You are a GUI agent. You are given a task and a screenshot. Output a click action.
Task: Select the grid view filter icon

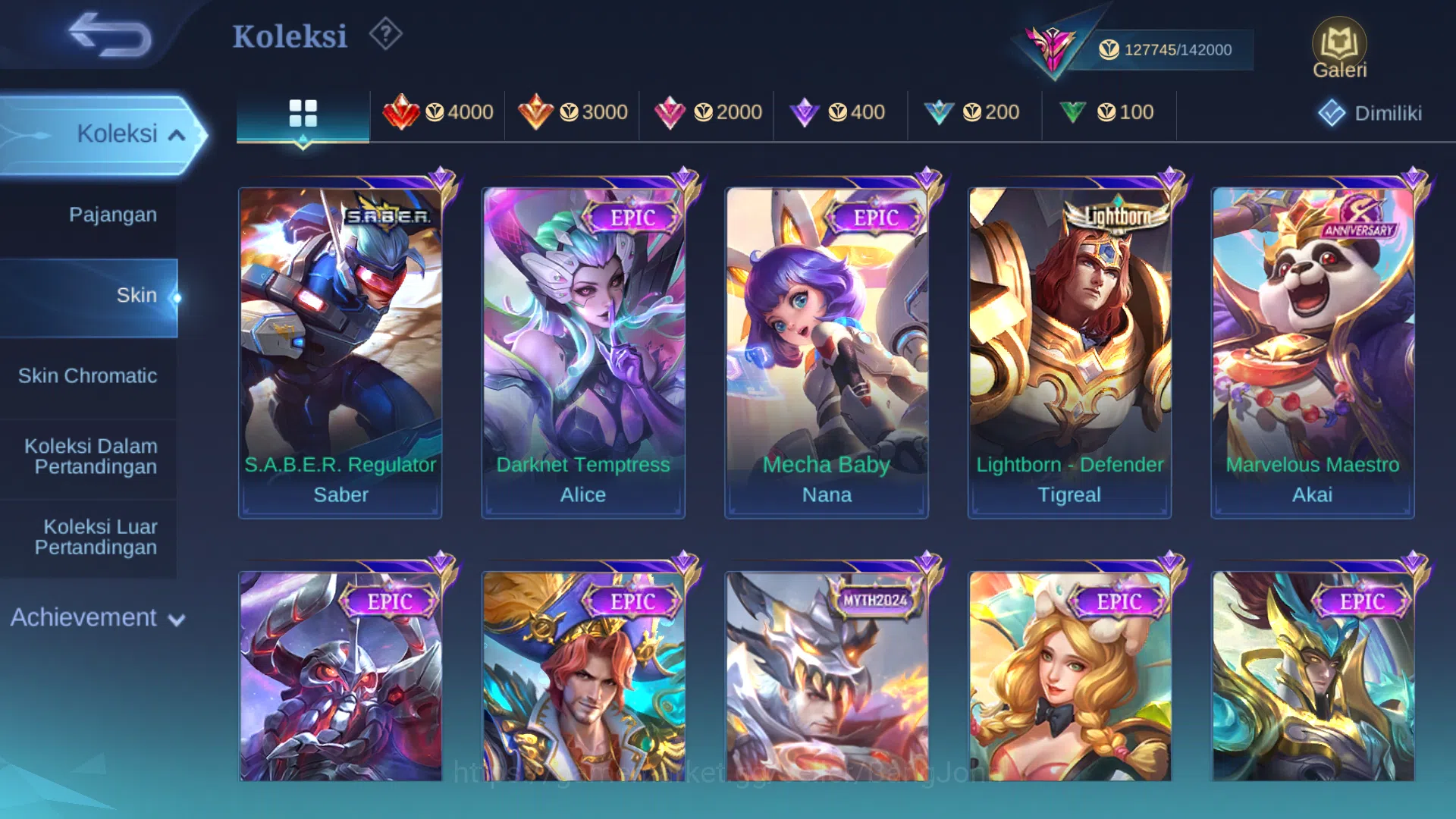click(303, 114)
